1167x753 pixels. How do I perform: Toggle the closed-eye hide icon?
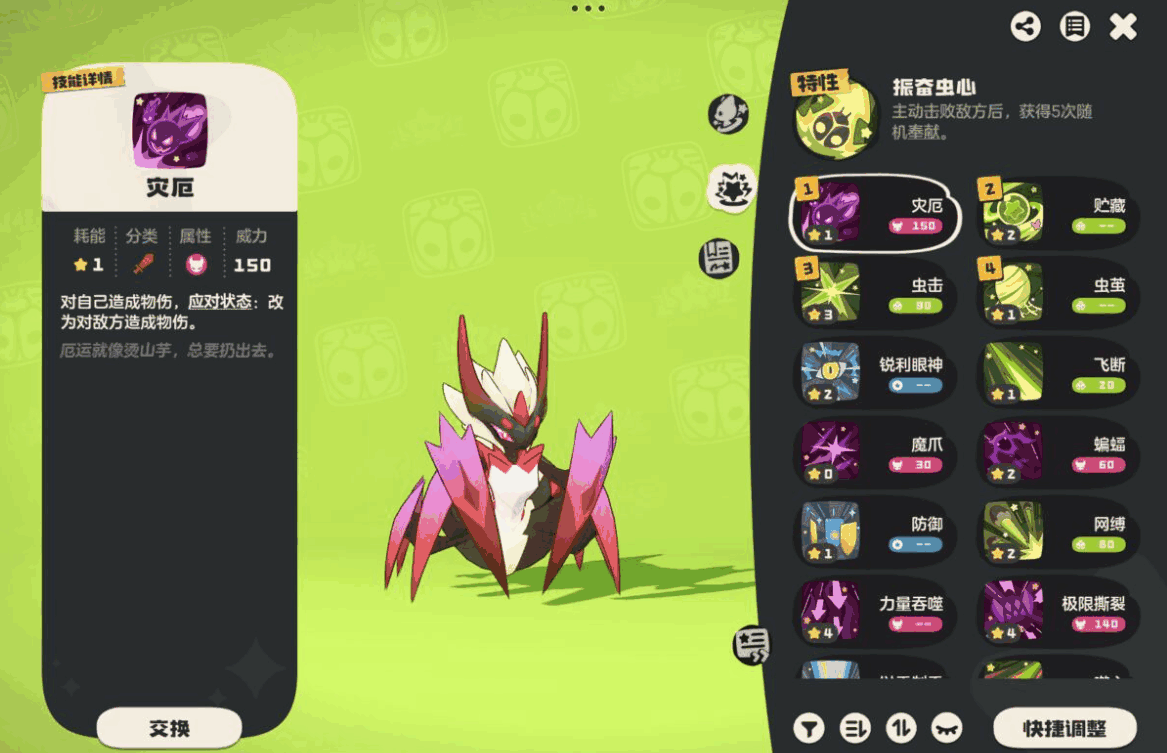(947, 728)
